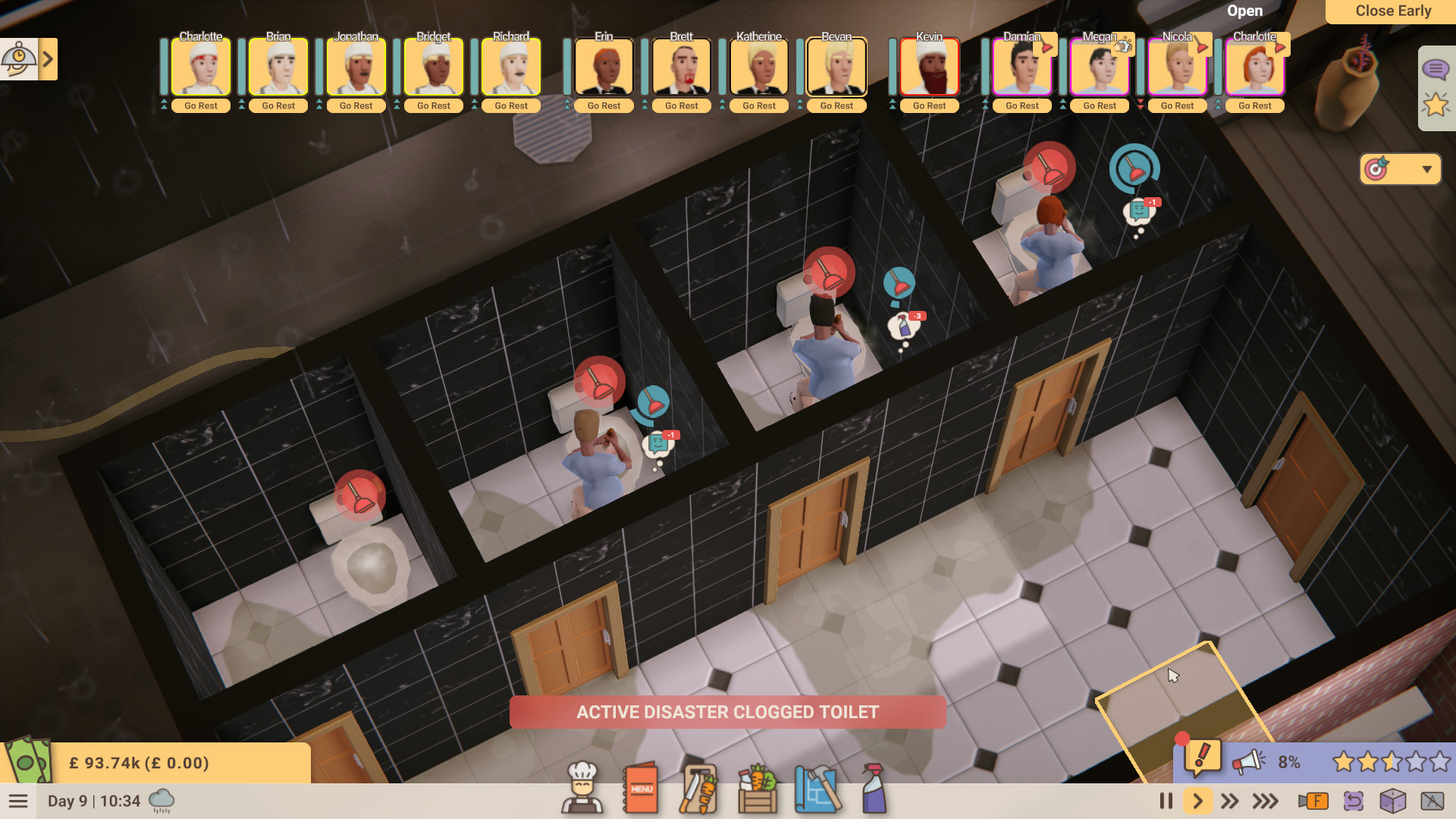Click the megaphone marketing icon
Image resolution: width=1456 pixels, height=819 pixels.
click(x=1250, y=761)
